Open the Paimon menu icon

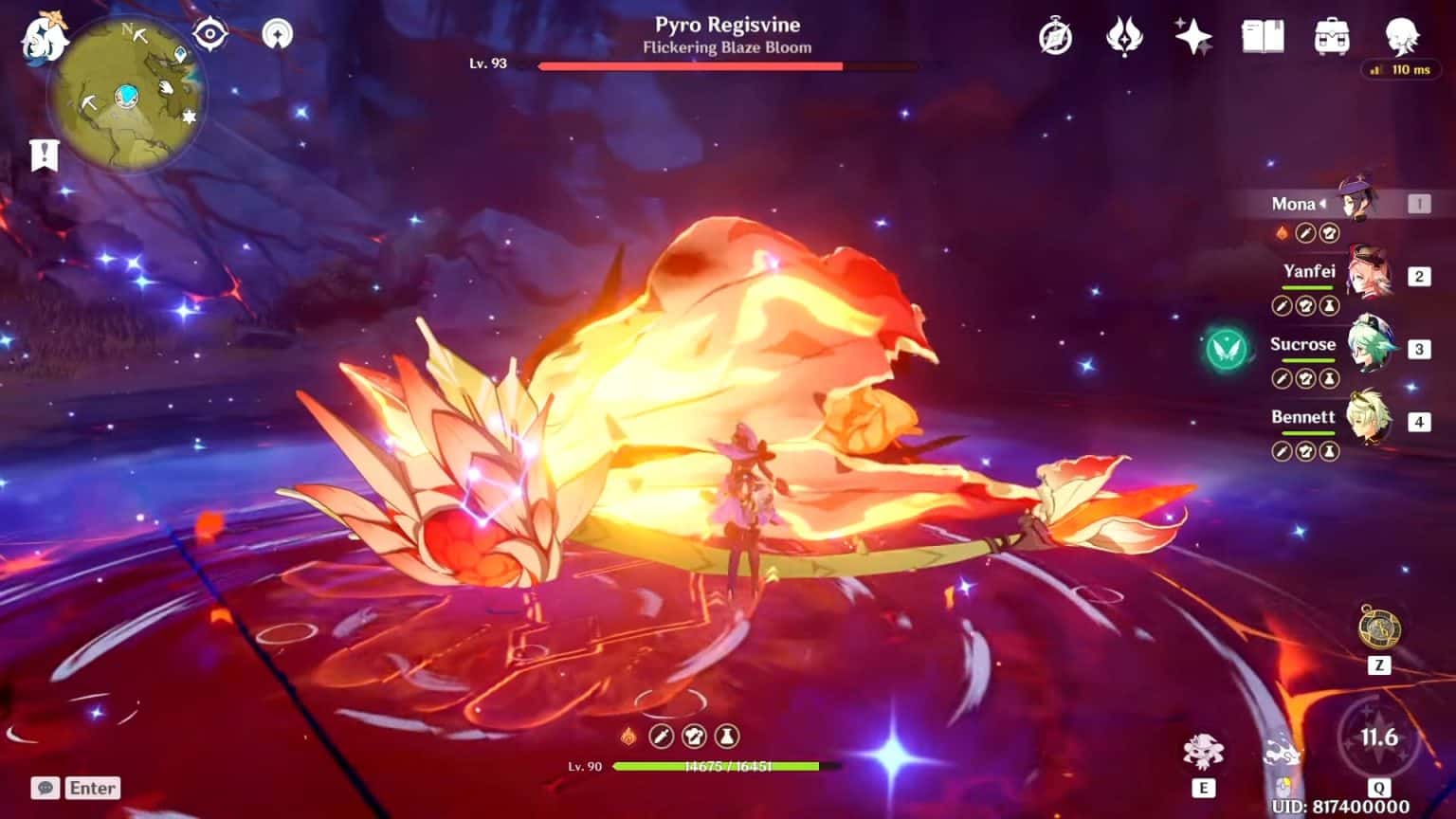click(44, 40)
